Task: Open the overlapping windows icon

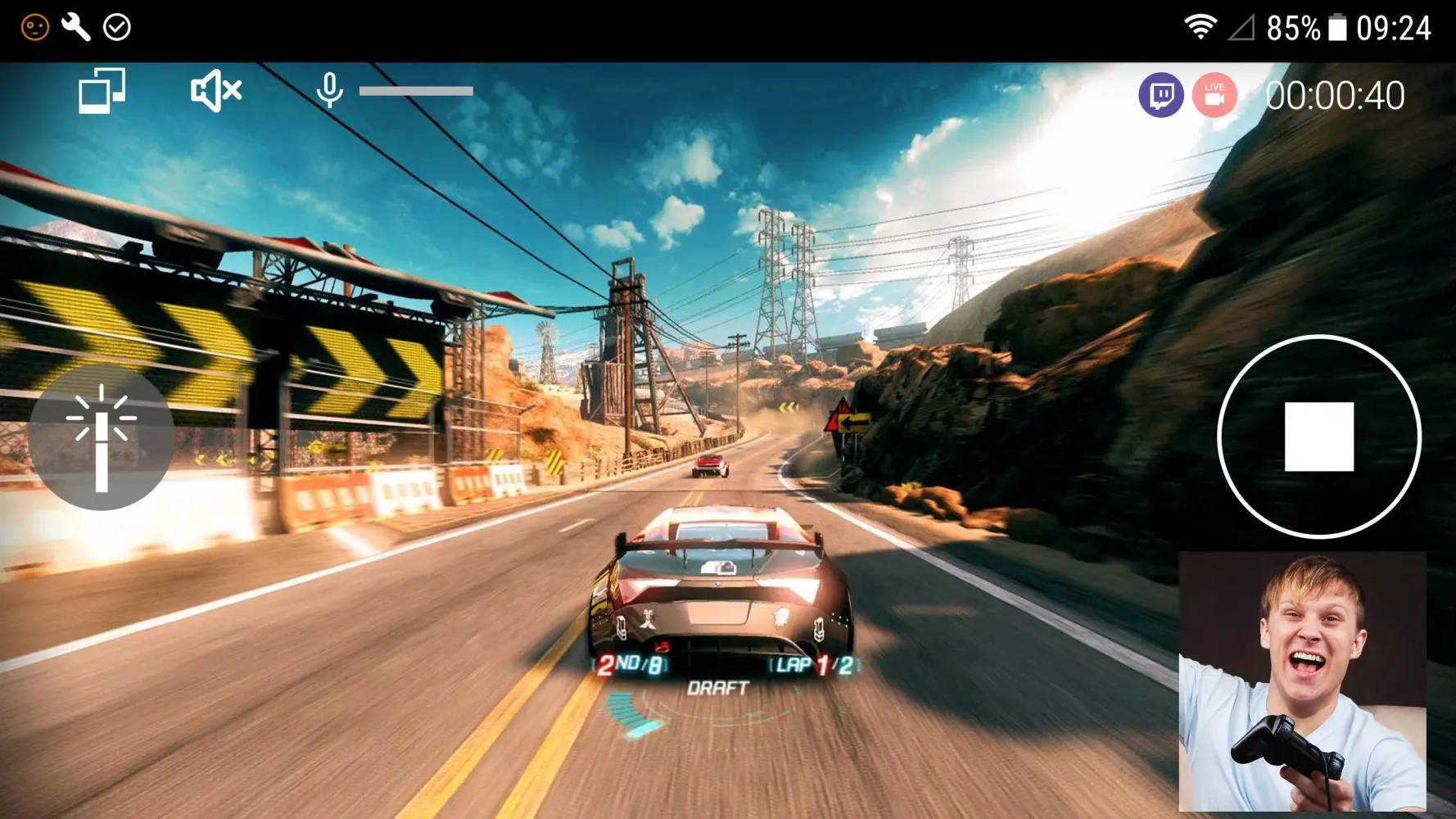Action: 102,90
